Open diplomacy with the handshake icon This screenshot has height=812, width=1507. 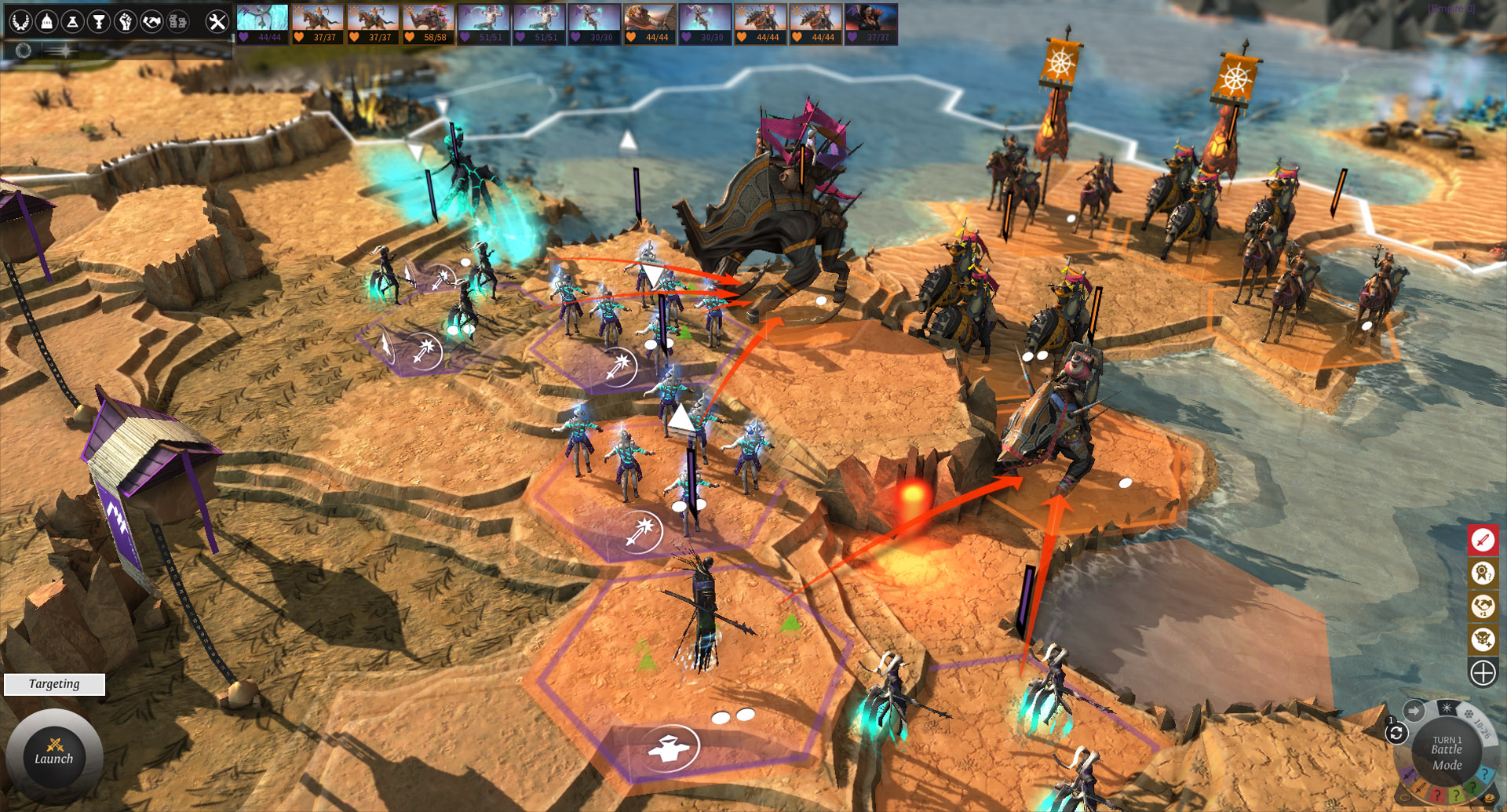tap(151, 22)
